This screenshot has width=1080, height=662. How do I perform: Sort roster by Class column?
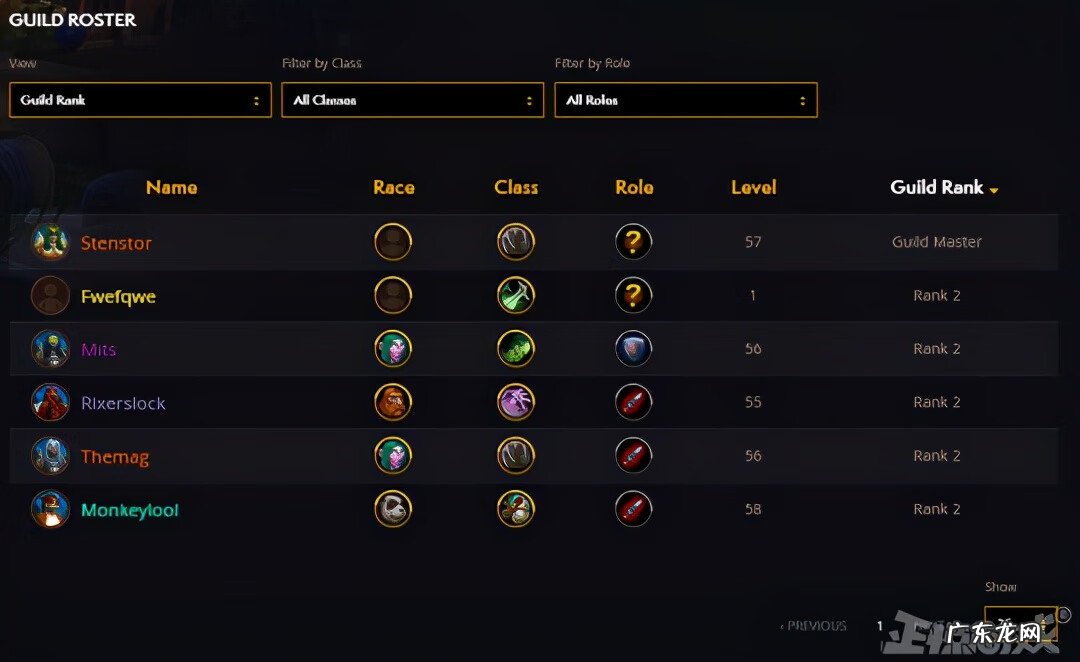516,187
